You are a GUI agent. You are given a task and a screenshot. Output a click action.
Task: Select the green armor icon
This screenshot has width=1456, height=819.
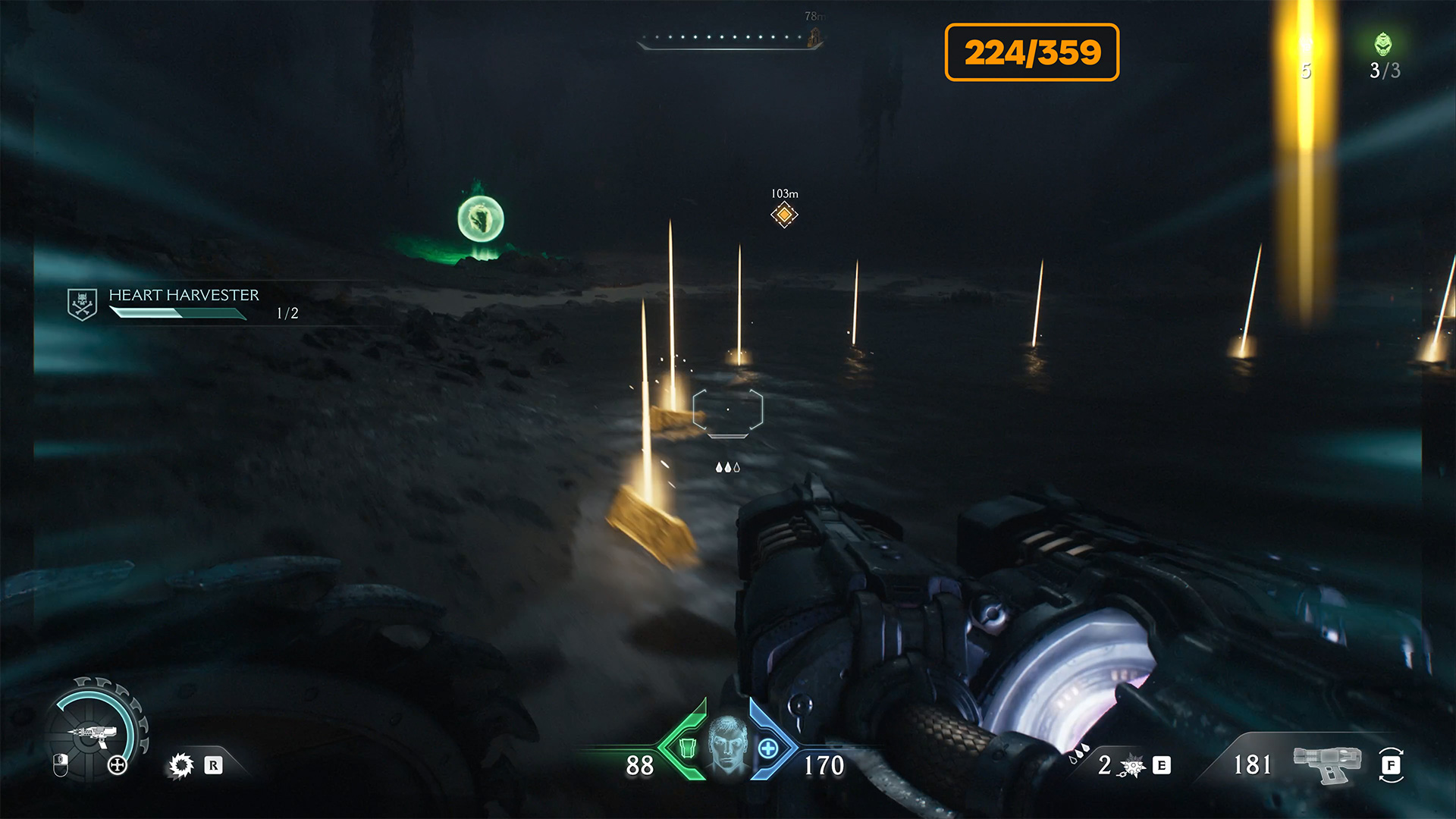[x=687, y=748]
